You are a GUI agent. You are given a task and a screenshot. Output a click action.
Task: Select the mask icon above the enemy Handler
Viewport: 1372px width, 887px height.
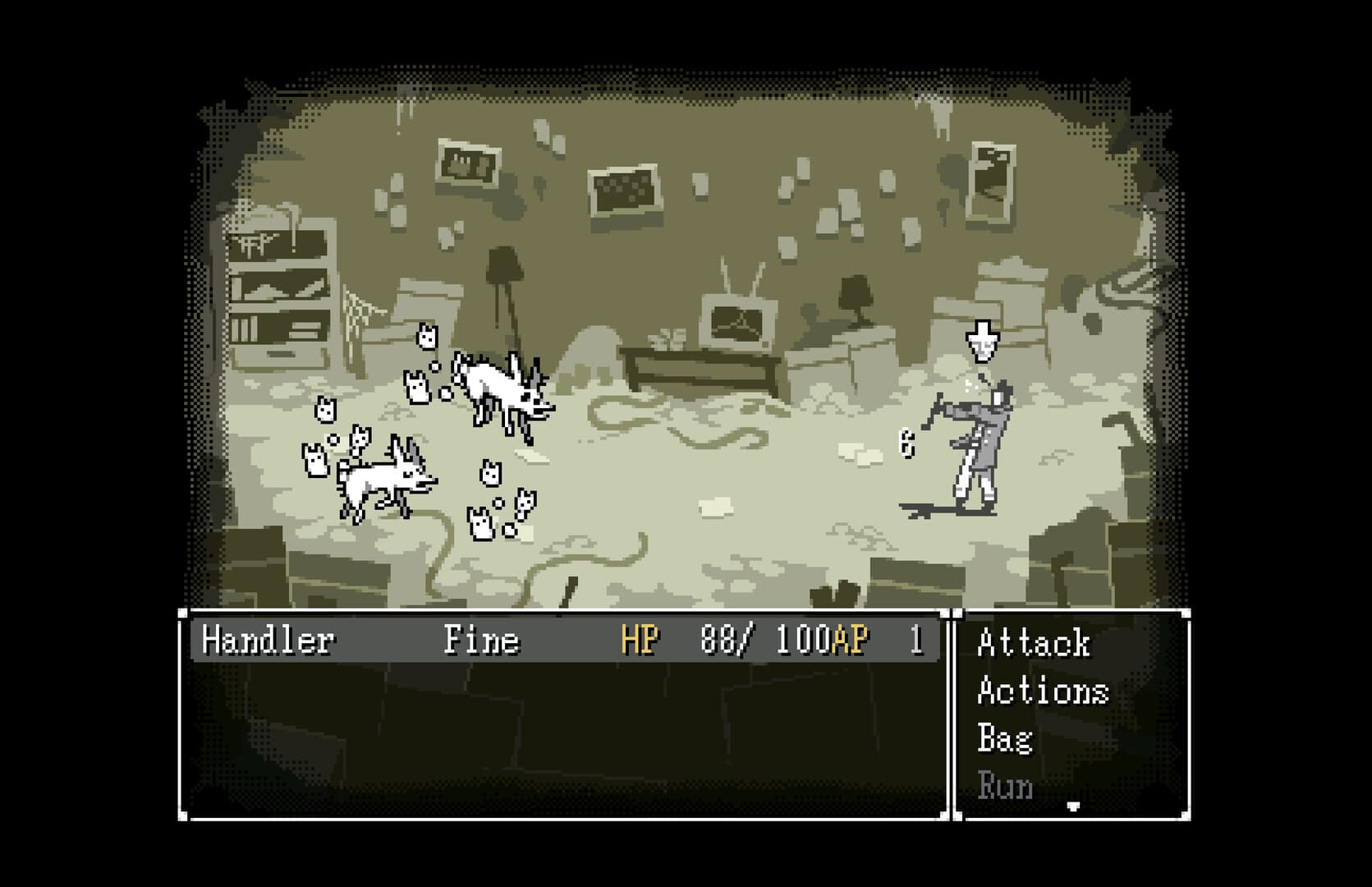[x=981, y=339]
